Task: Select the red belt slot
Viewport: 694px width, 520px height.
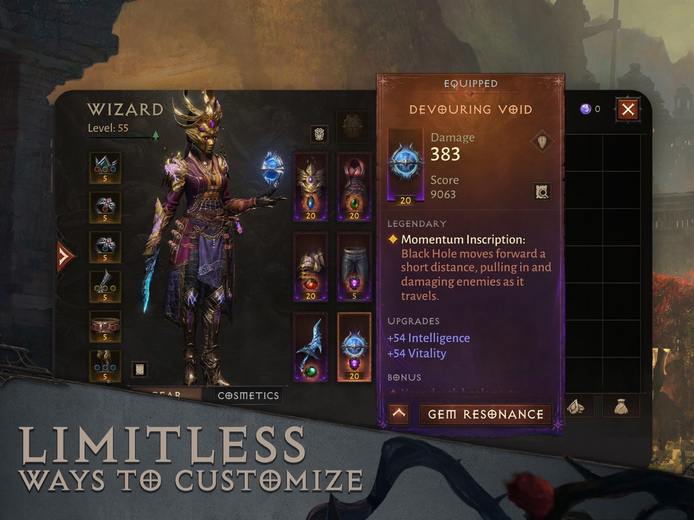Action: pos(105,327)
